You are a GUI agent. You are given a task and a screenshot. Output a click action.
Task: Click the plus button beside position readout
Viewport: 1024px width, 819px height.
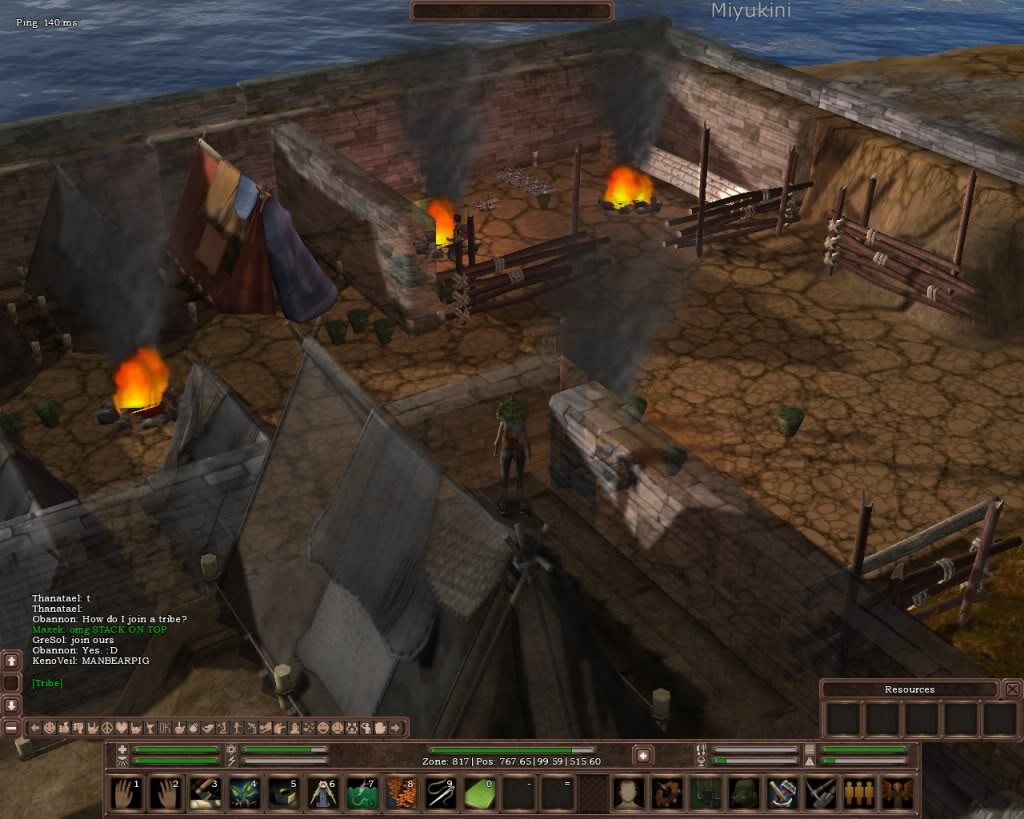pos(643,756)
